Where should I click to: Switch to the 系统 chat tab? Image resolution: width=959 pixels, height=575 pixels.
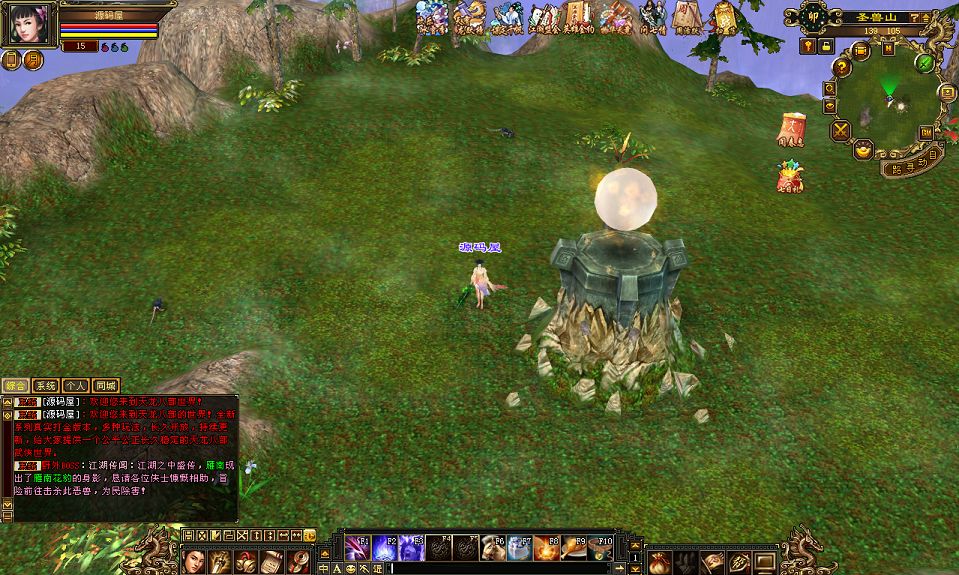pos(46,385)
